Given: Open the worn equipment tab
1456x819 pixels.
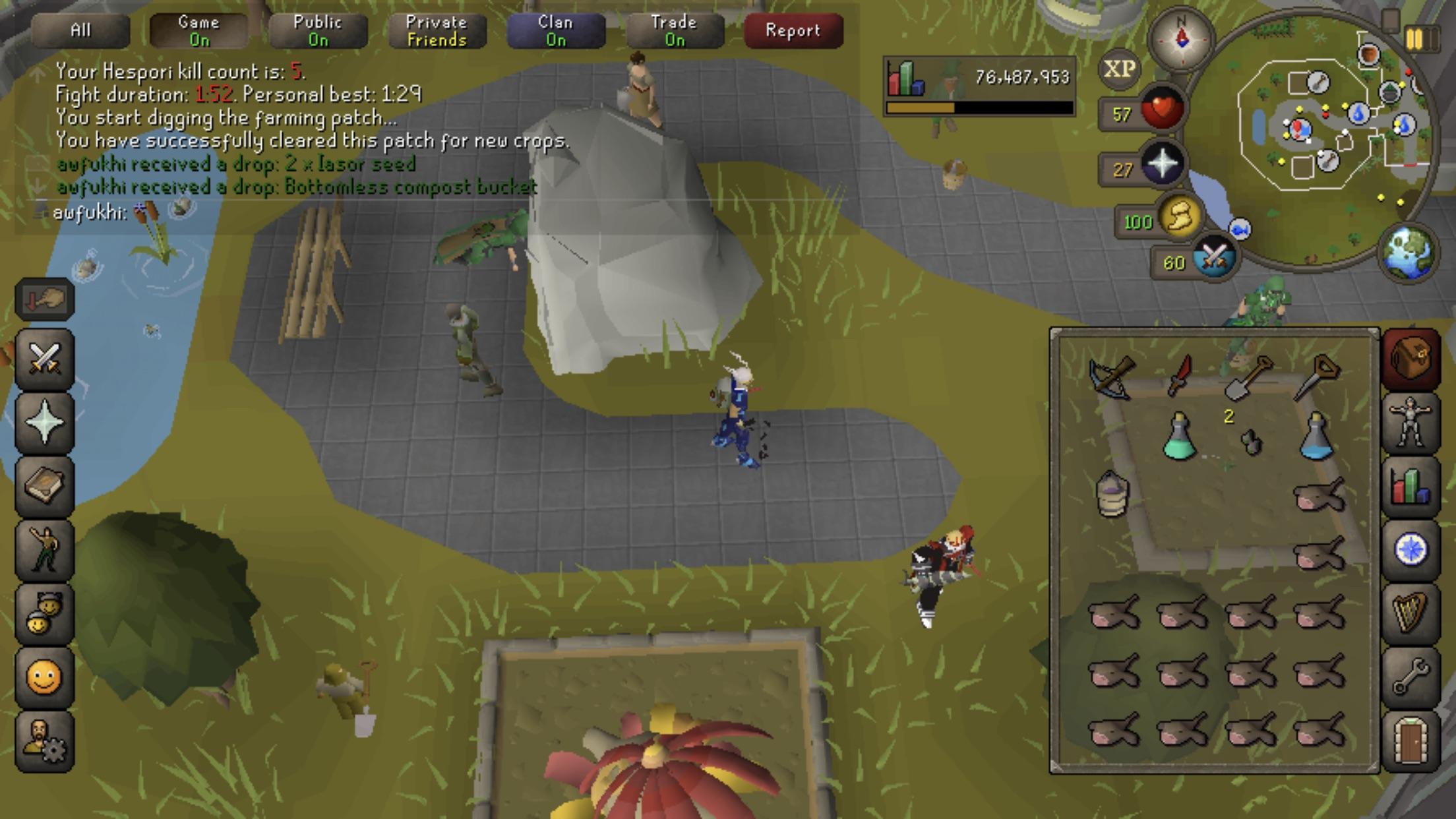Looking at the screenshot, I should pyautogui.click(x=1410, y=422).
